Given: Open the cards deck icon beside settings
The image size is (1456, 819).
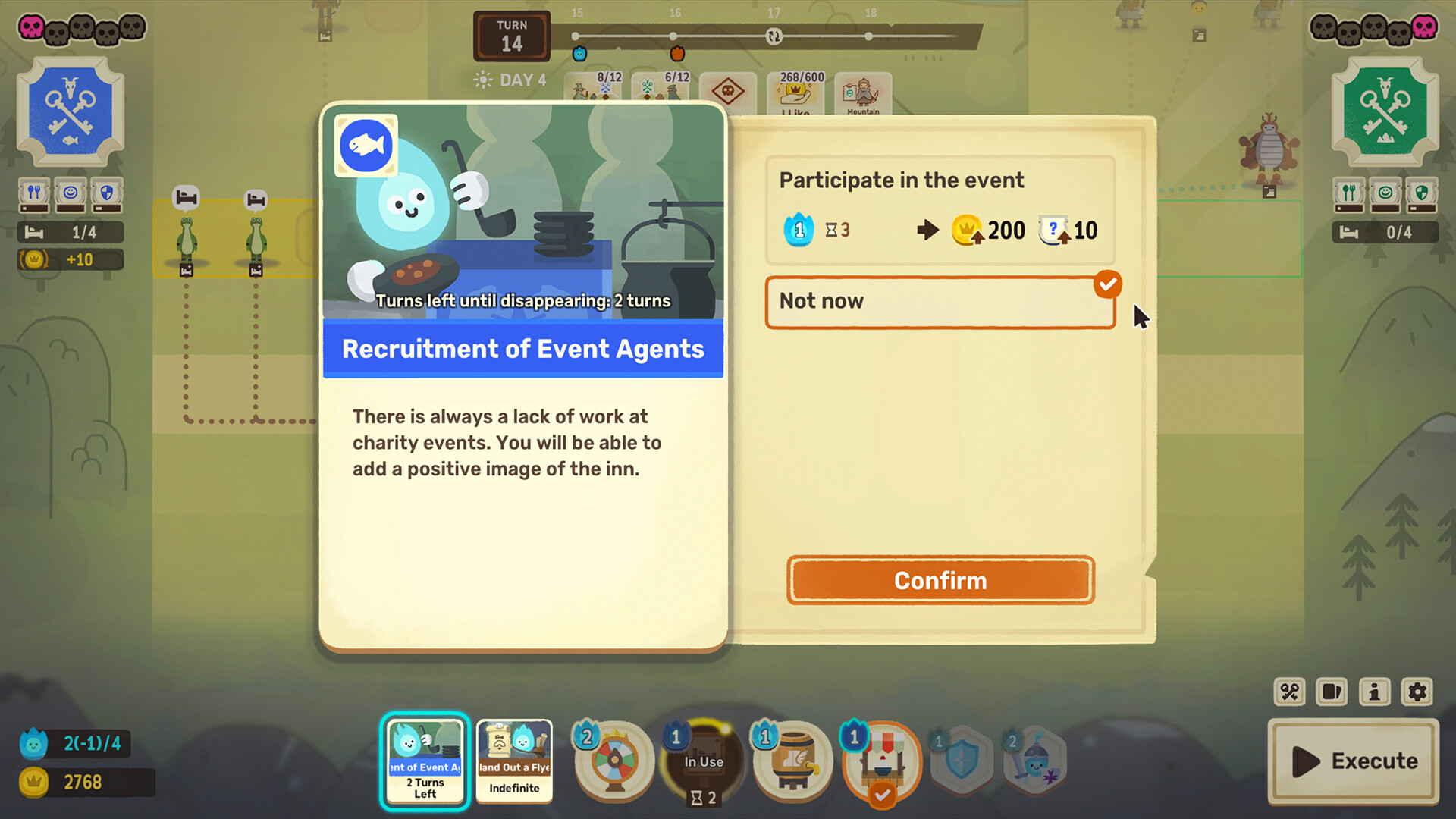Looking at the screenshot, I should (x=1331, y=692).
